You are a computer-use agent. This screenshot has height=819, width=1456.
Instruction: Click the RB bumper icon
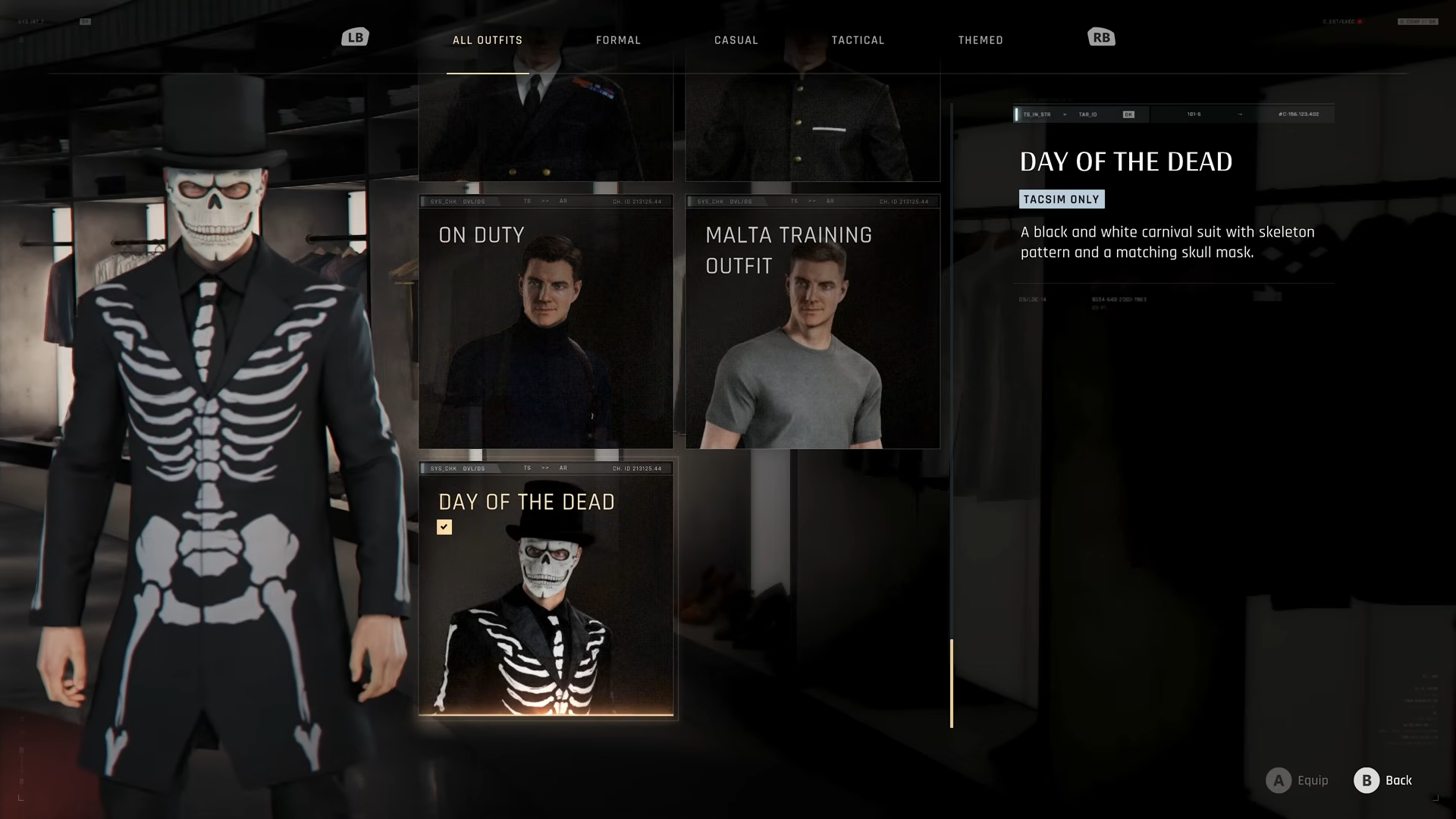click(x=1101, y=36)
